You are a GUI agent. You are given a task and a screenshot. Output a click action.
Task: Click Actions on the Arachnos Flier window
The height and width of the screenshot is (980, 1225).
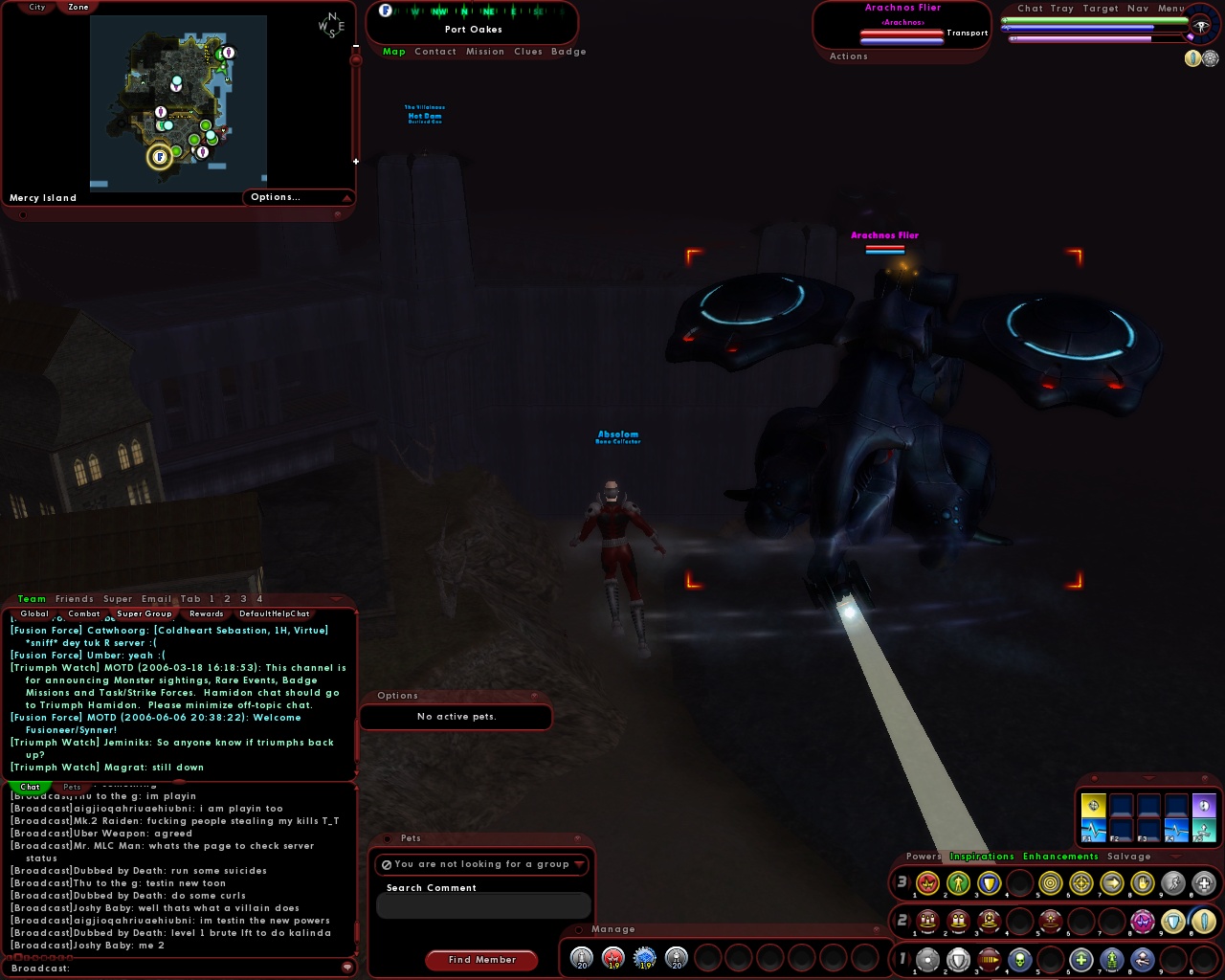[849, 56]
